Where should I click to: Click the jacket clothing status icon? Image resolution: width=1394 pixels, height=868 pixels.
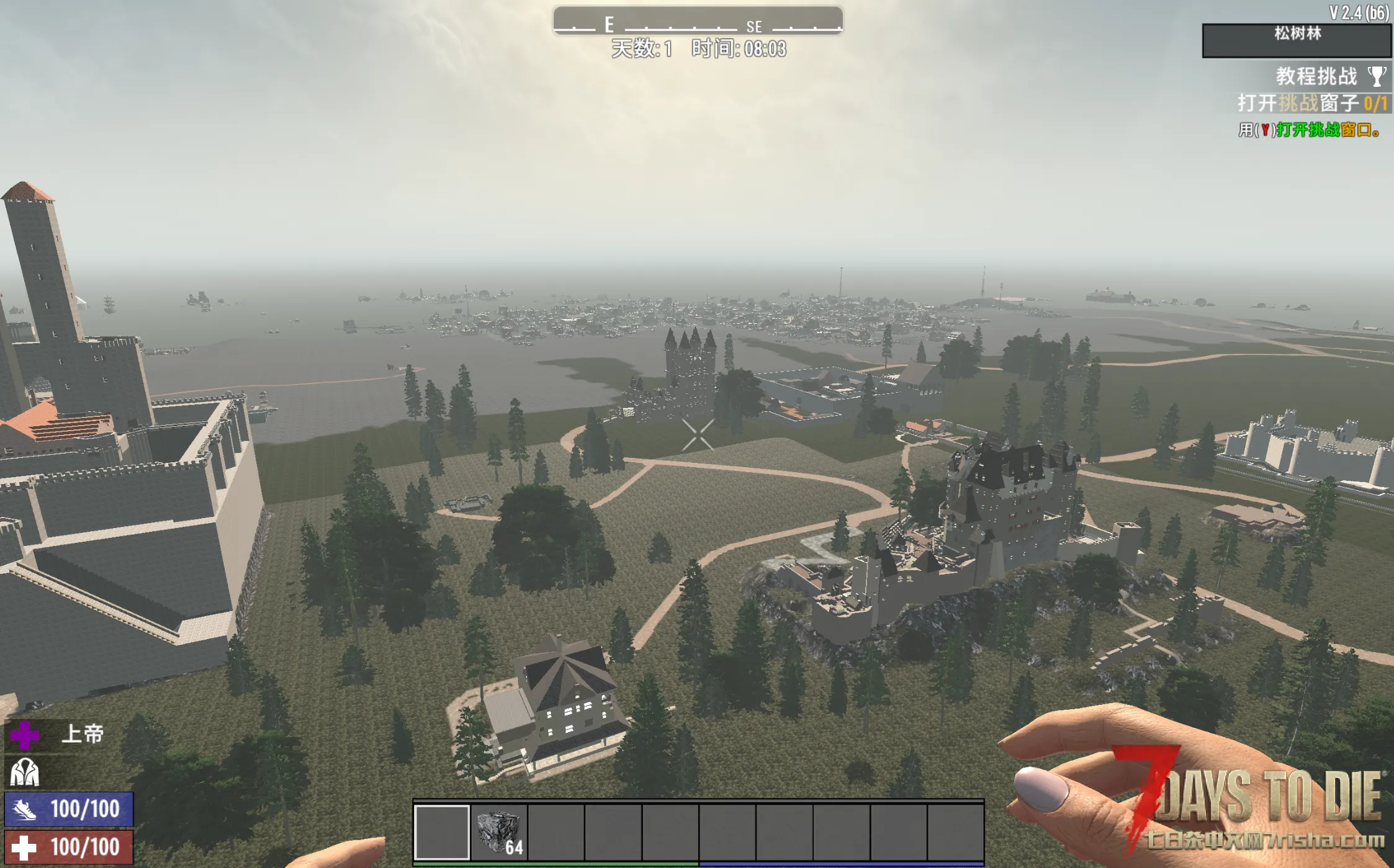[25, 773]
